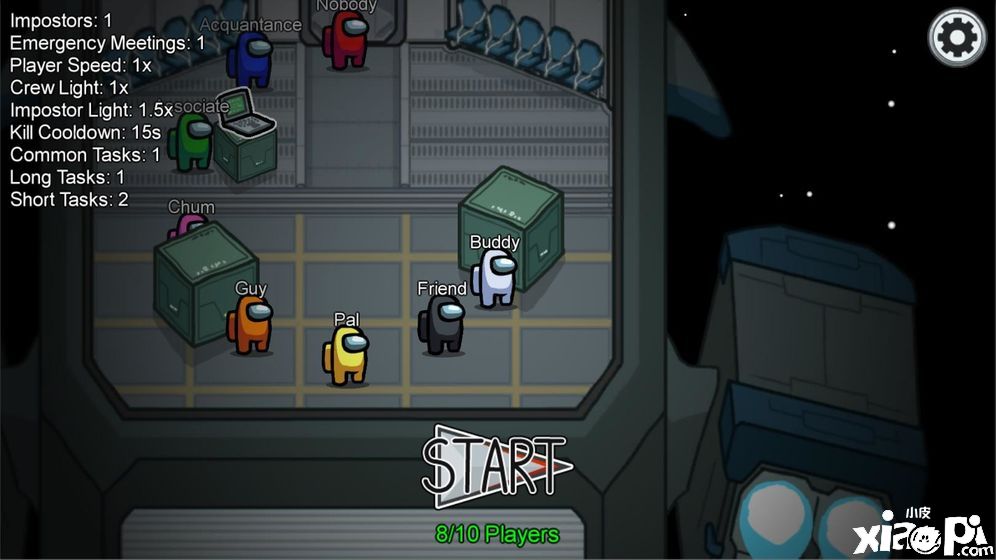Open the settings gear icon
This screenshot has width=996, height=560.
(957, 38)
